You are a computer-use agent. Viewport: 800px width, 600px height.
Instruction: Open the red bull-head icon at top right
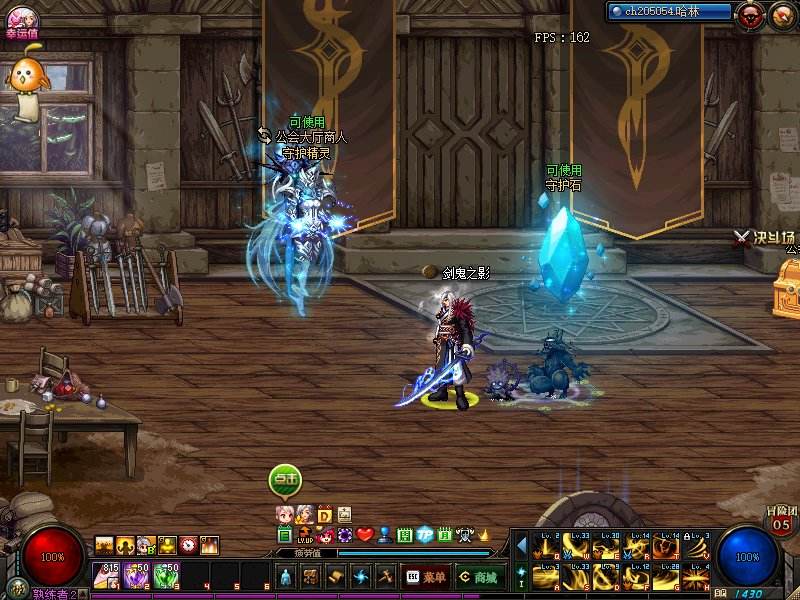749,14
